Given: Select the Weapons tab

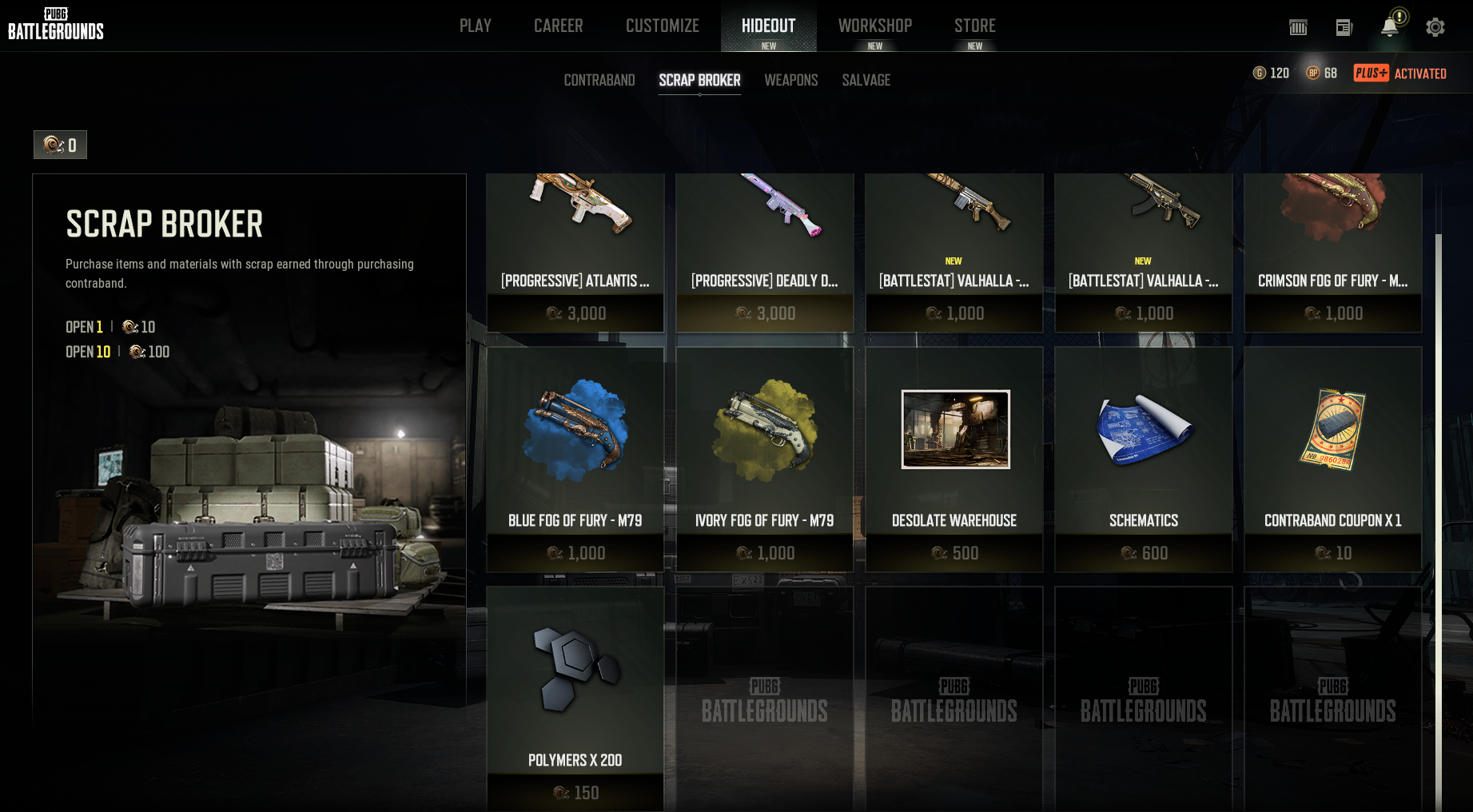Looking at the screenshot, I should (790, 80).
